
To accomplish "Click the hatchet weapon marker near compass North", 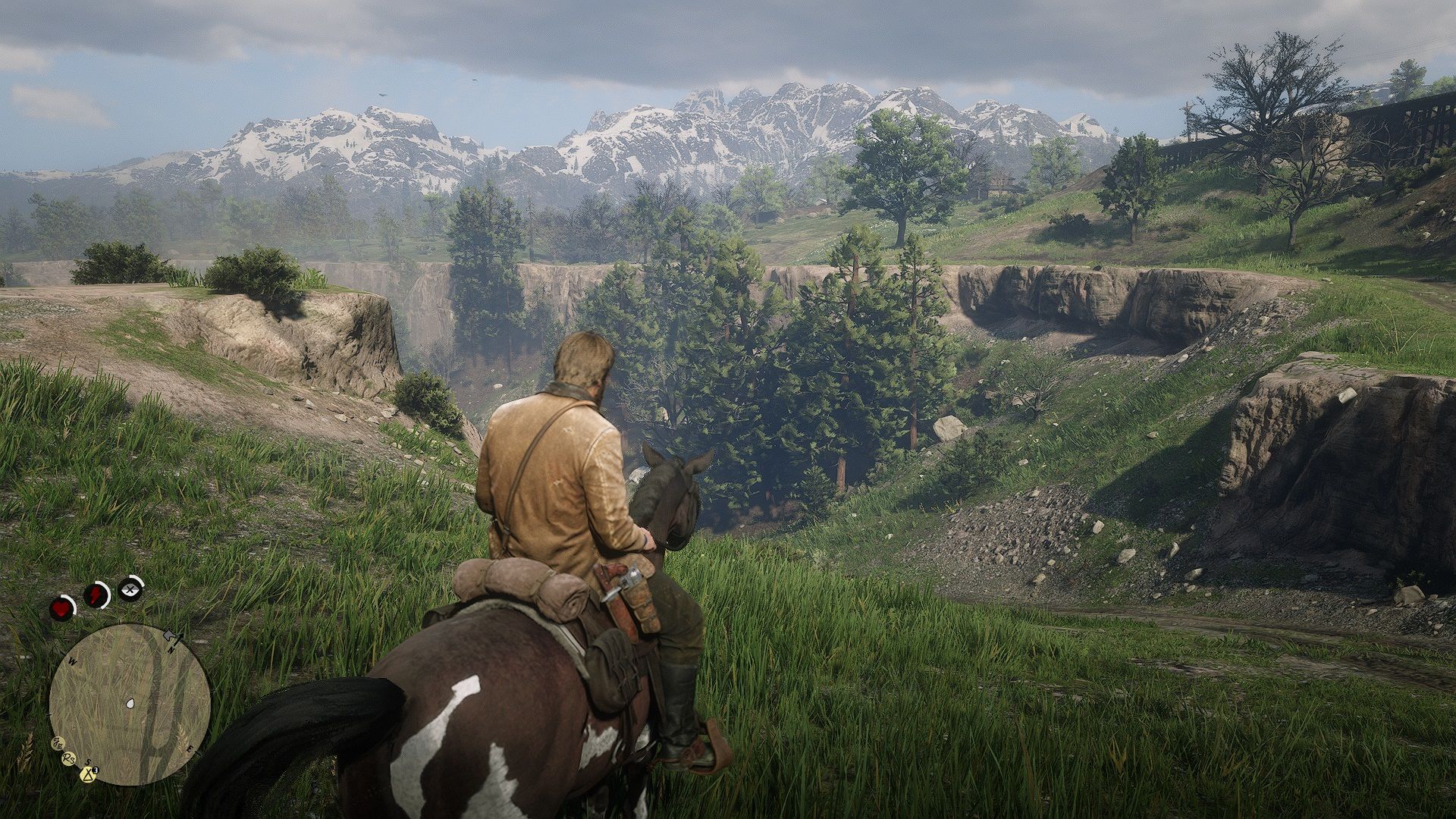I will tap(168, 635).
